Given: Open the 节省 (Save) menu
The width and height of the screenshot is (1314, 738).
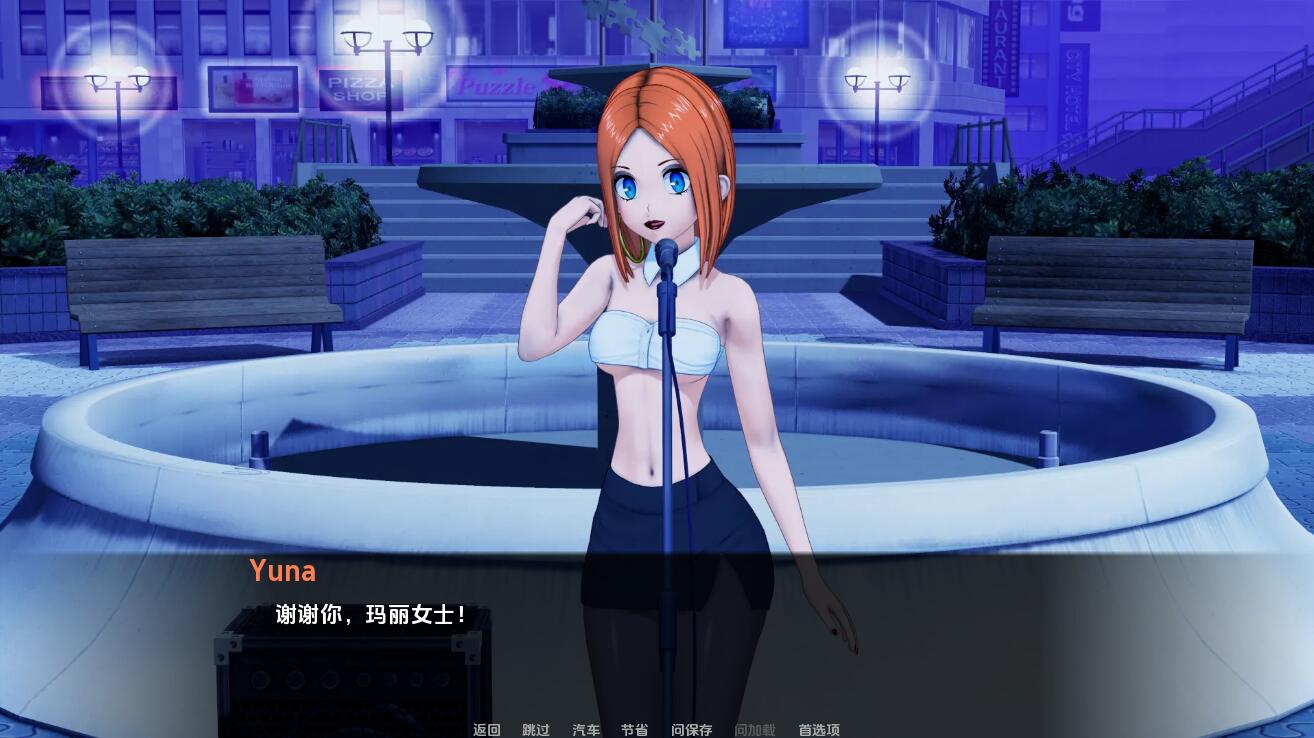Looking at the screenshot, I should coord(634,730).
